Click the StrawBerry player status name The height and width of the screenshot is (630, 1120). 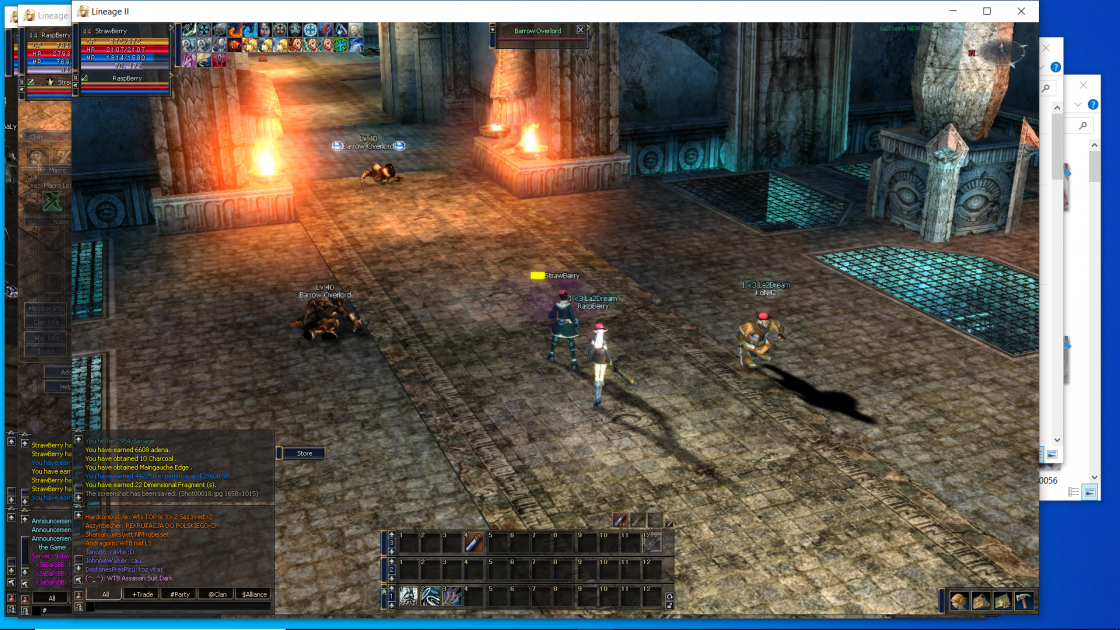(x=112, y=32)
